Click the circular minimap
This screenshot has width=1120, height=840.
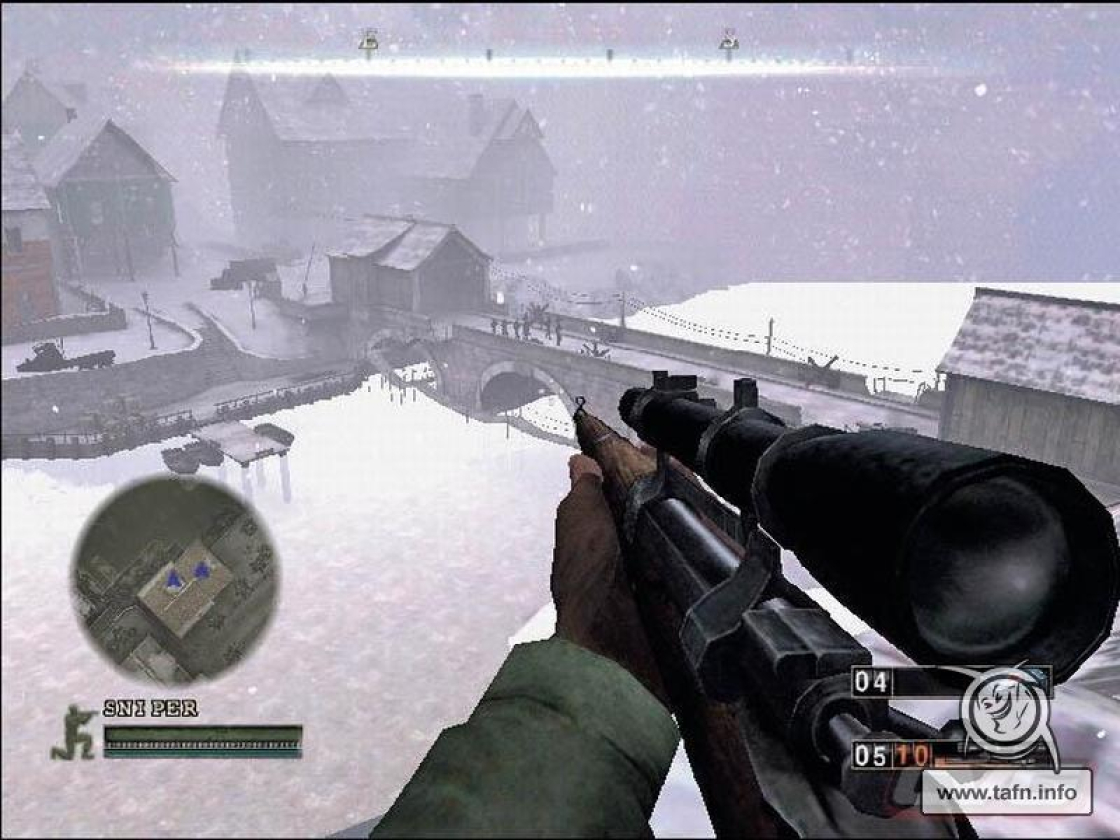point(175,579)
